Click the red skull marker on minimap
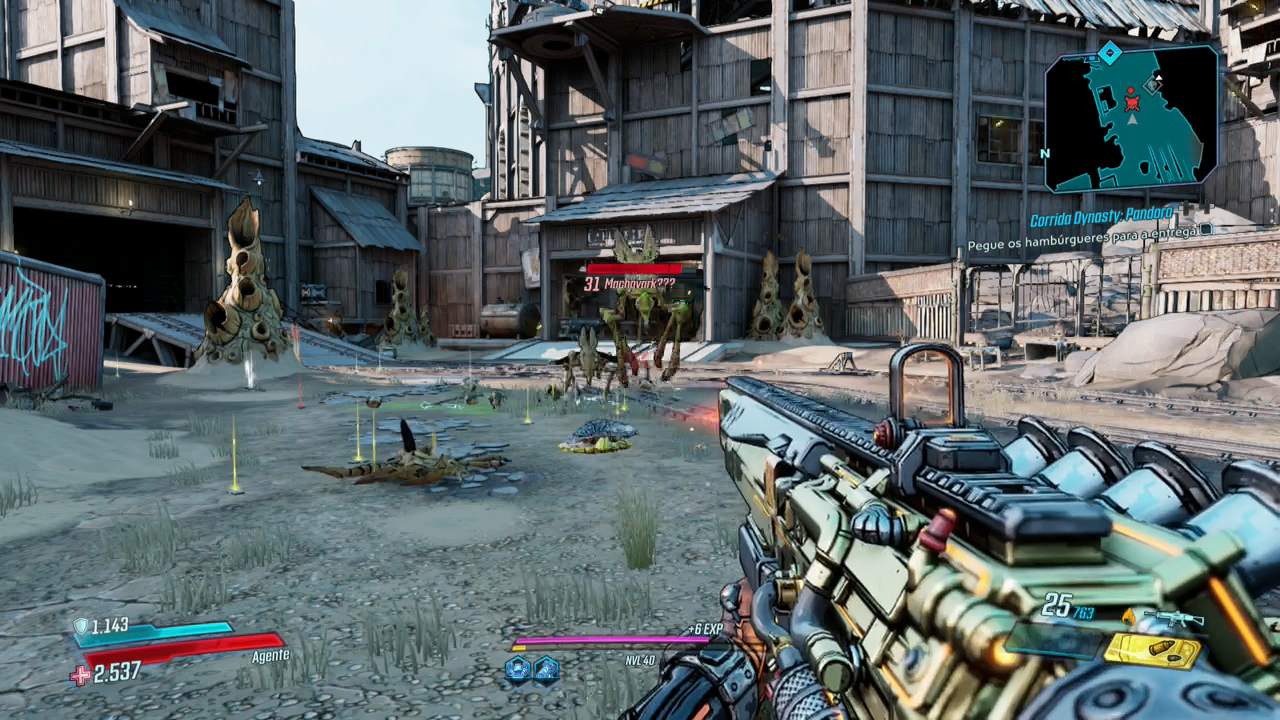The height and width of the screenshot is (720, 1280). click(1132, 100)
